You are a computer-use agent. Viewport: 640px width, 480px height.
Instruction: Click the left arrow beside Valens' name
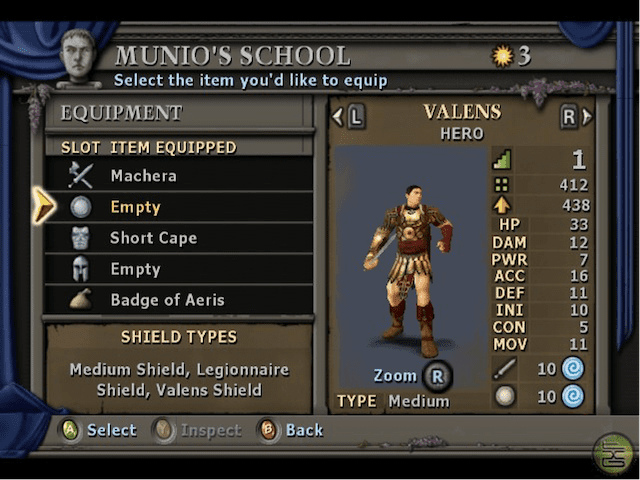(340, 117)
